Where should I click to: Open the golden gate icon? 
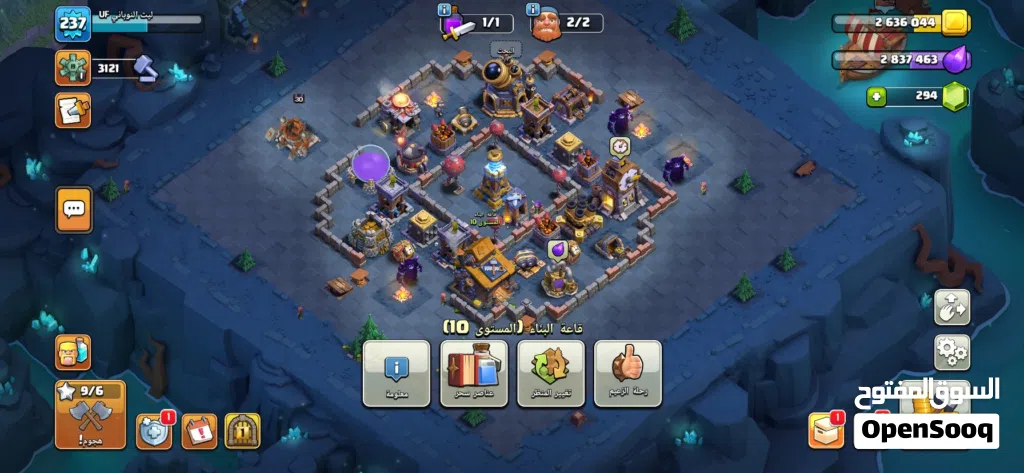click(242, 431)
